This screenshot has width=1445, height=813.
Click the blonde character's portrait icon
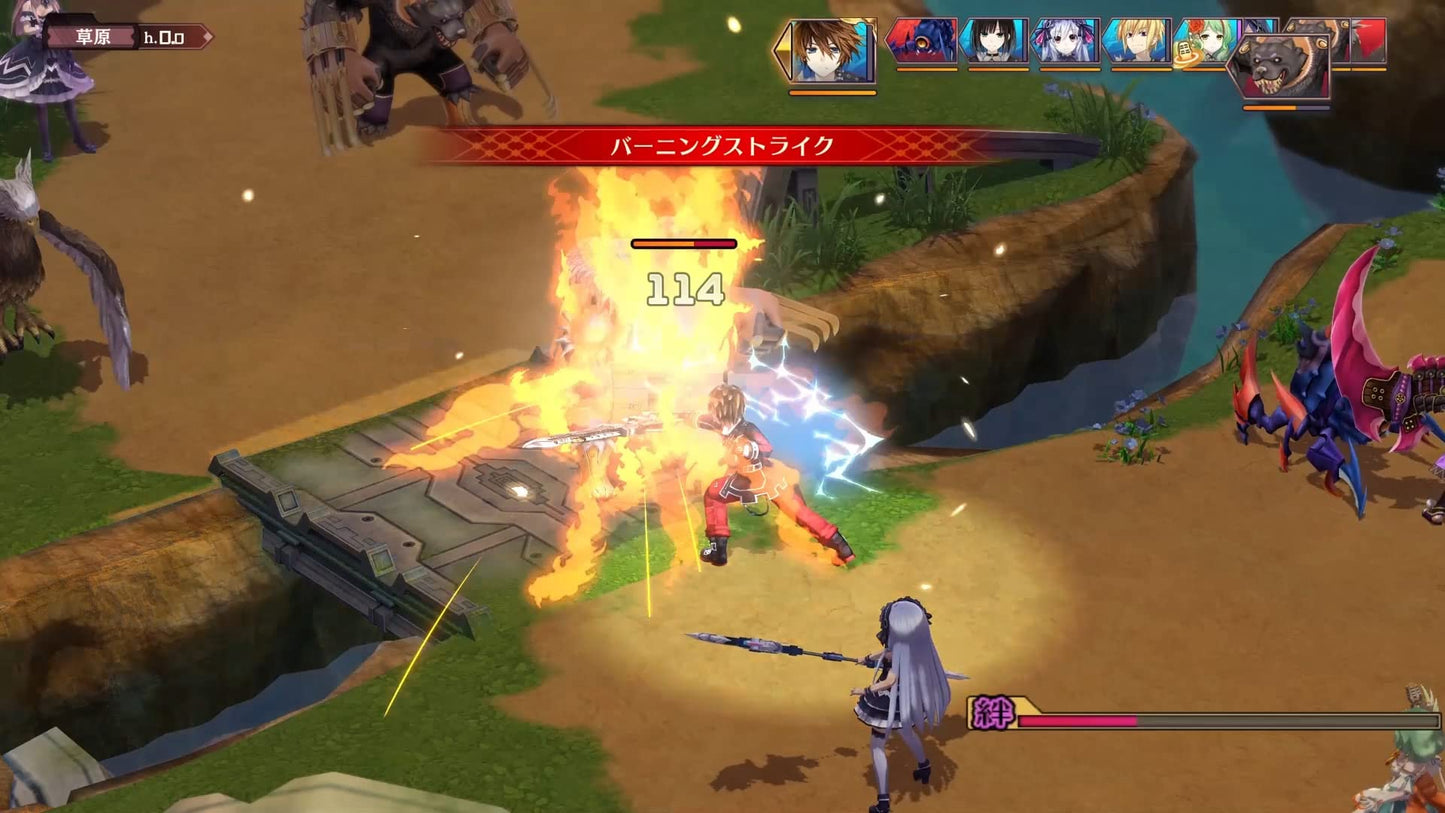tap(1135, 43)
